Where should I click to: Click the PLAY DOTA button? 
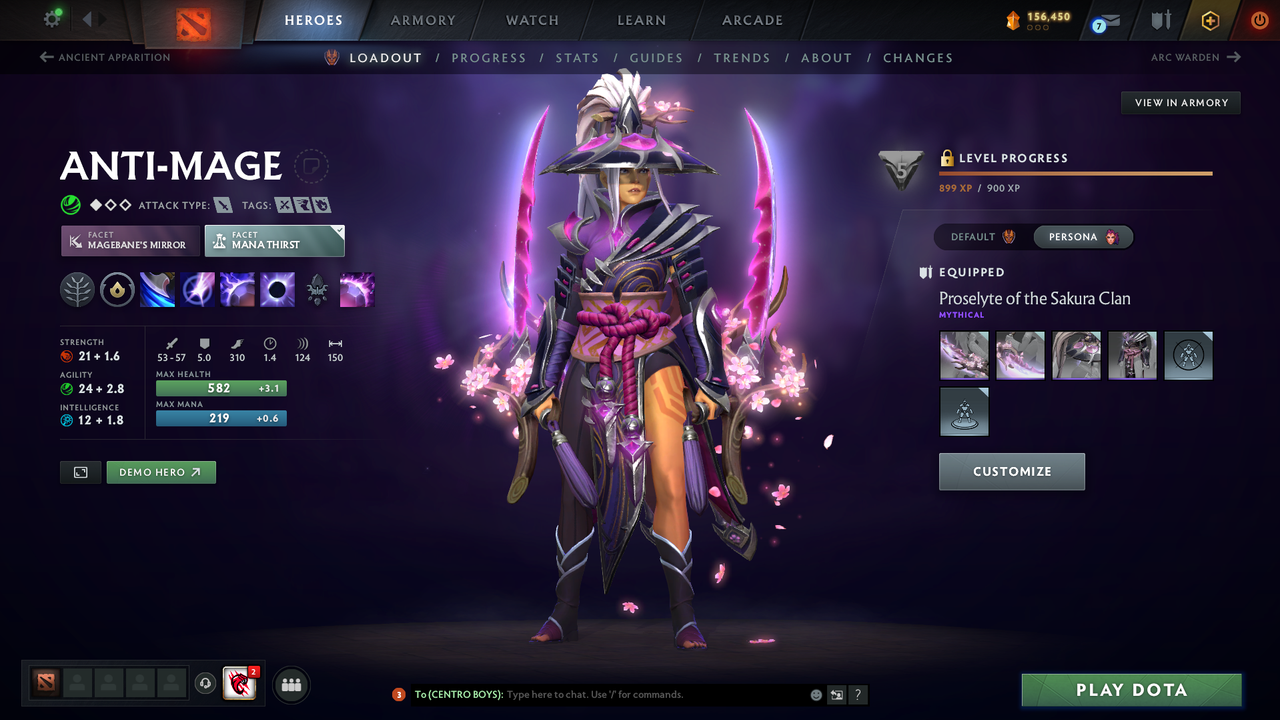[x=1131, y=689]
